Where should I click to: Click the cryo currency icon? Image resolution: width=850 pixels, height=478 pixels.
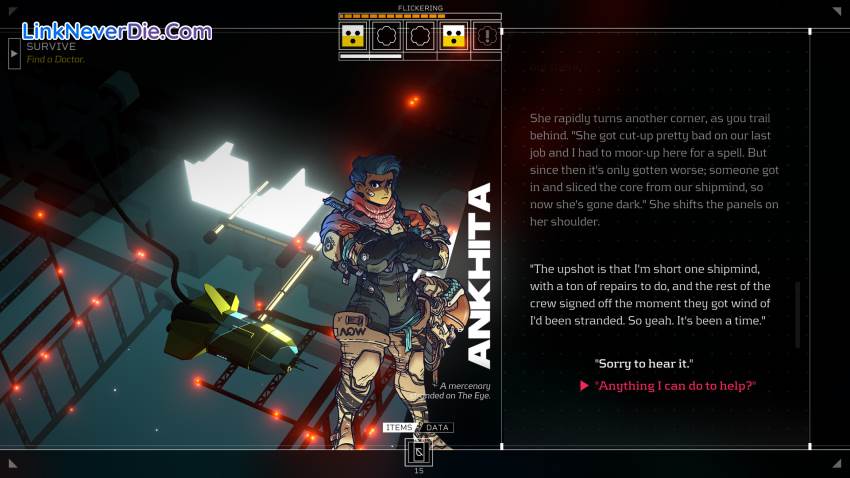coord(419,452)
